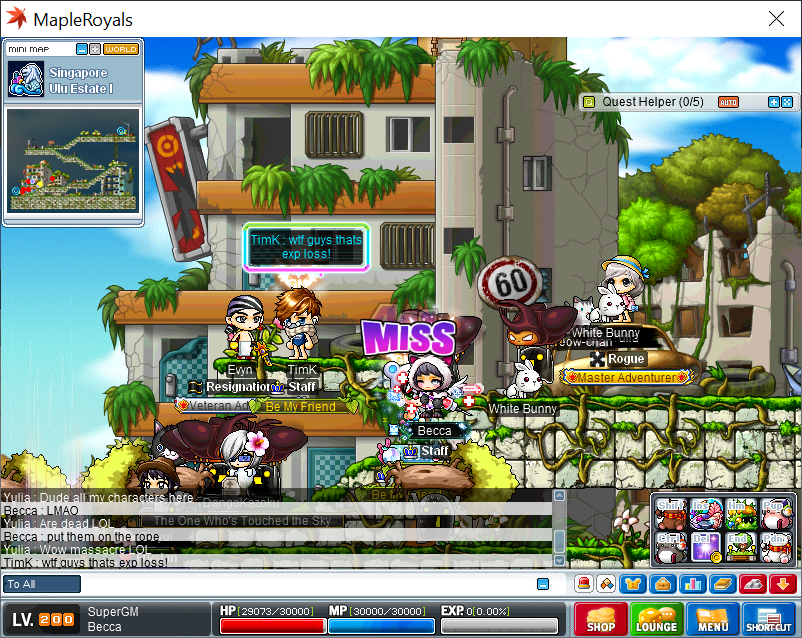Click the Quest Helper yellow icon
The image size is (802, 638).
(x=589, y=102)
